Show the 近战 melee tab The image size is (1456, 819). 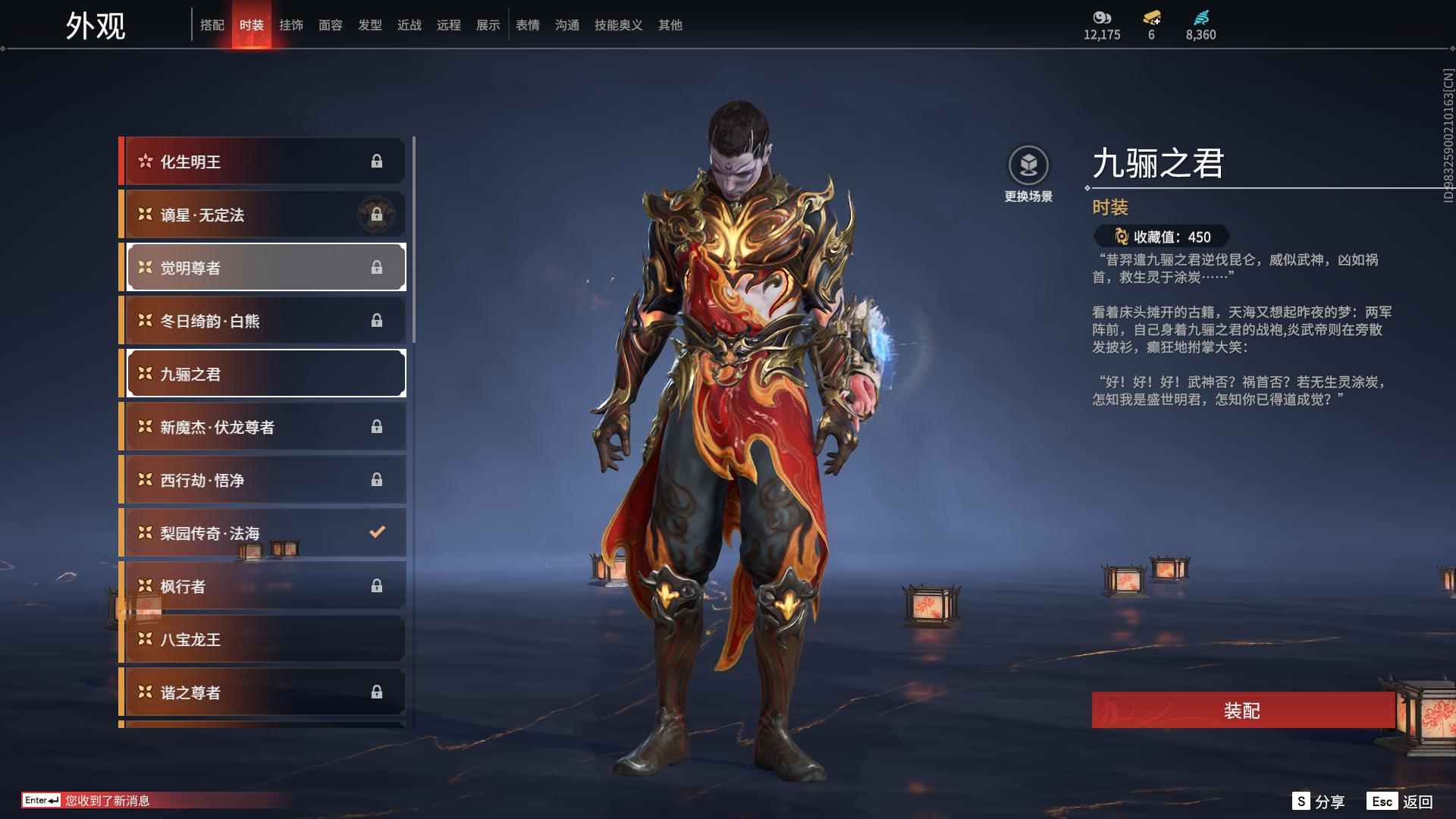[x=409, y=25]
